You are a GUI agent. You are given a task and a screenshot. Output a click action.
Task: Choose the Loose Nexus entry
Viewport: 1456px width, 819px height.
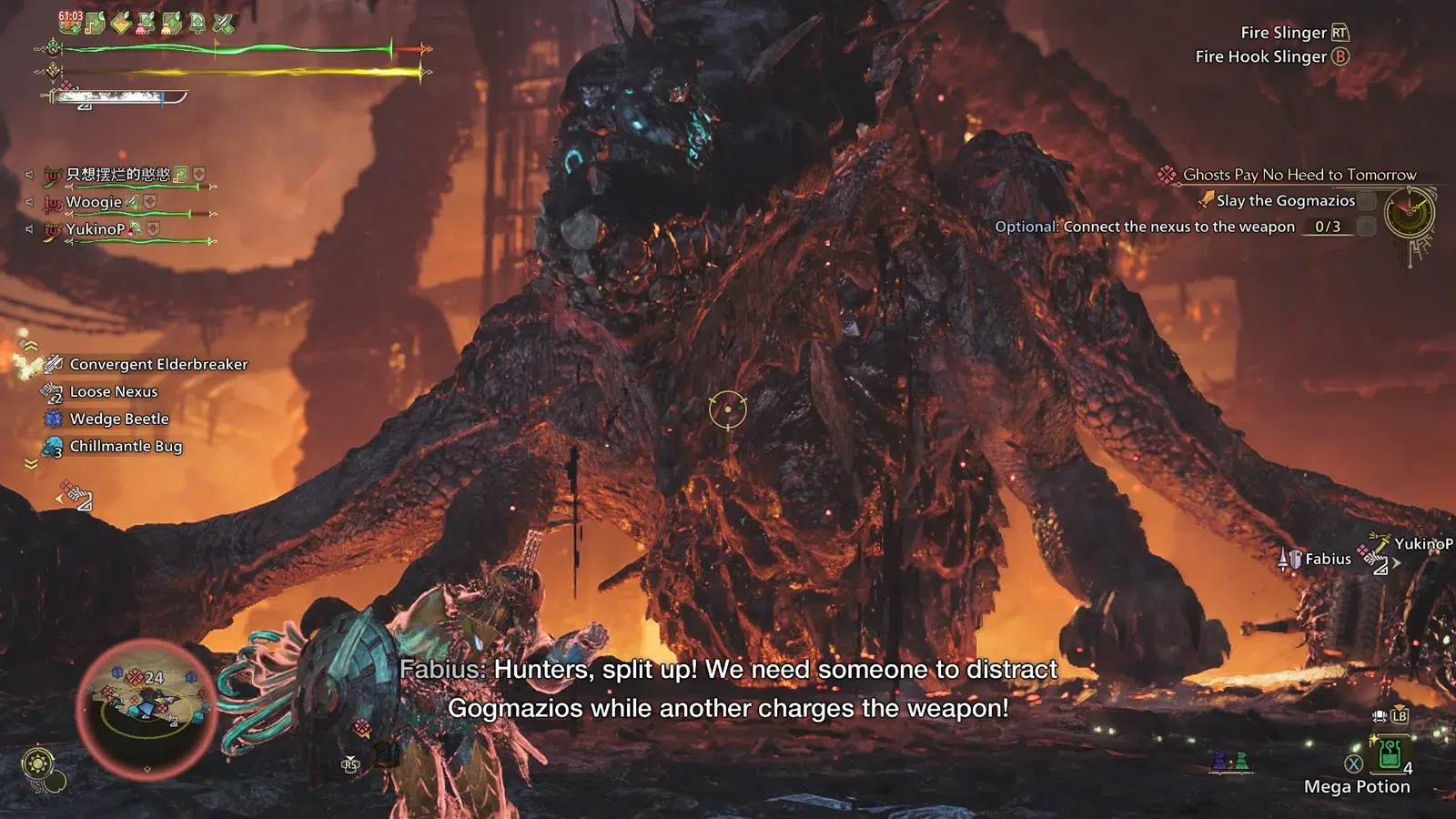coord(113,391)
